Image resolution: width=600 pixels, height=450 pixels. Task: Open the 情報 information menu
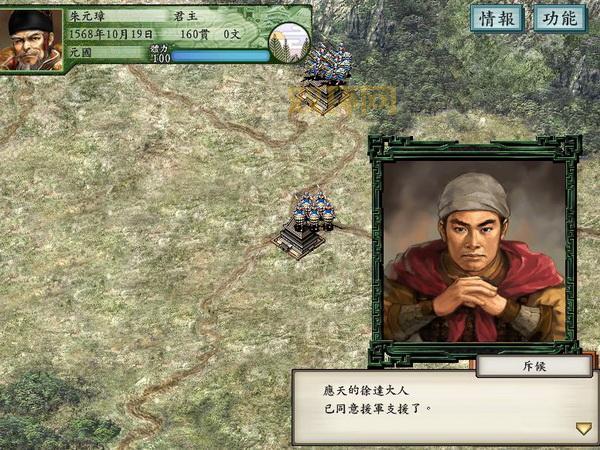tap(497, 18)
